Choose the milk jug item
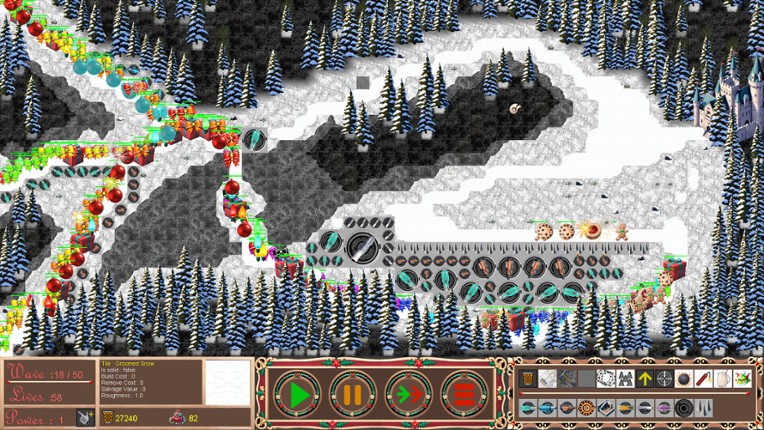Viewport: 764px width, 430px height. pos(722,379)
